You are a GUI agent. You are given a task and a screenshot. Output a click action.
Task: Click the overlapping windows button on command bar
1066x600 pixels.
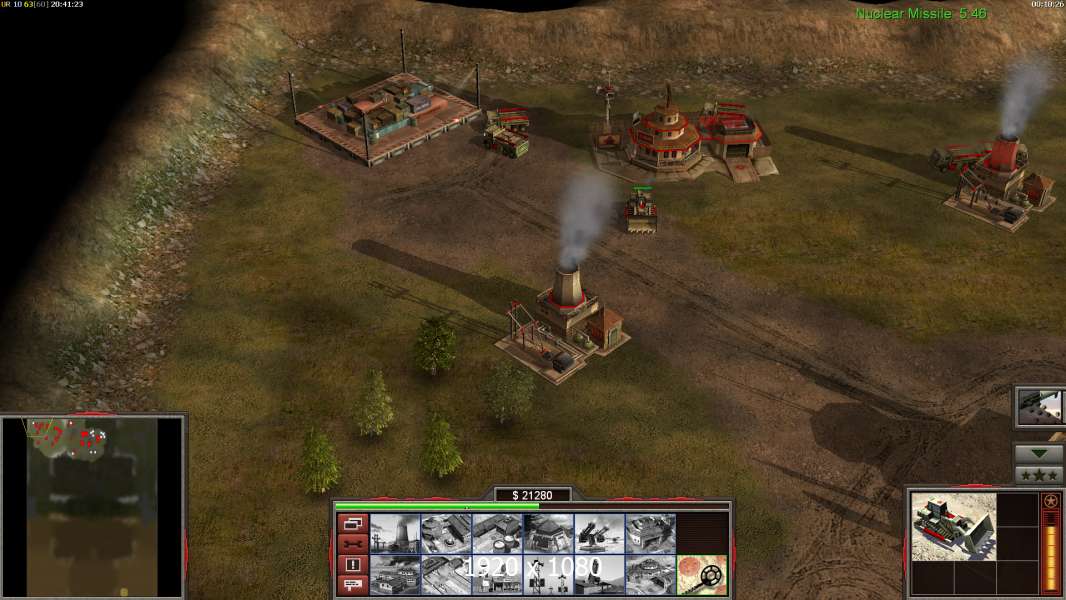(x=352, y=524)
